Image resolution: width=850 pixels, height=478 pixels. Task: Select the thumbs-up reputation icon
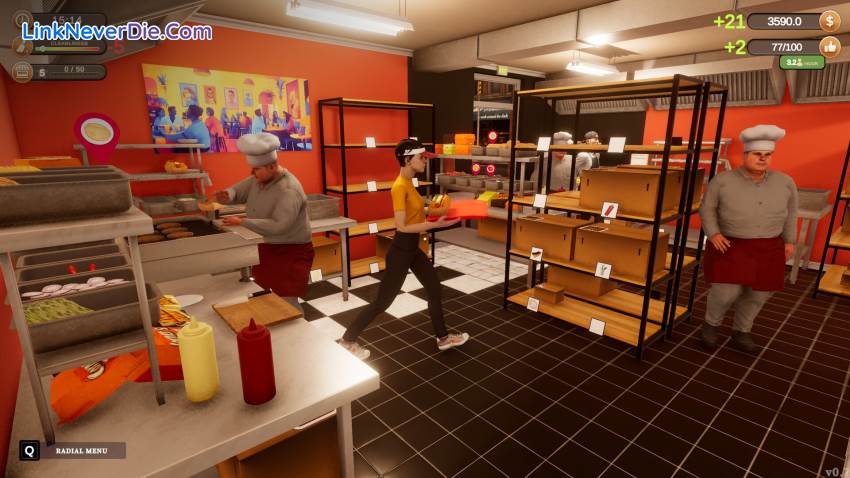829,47
